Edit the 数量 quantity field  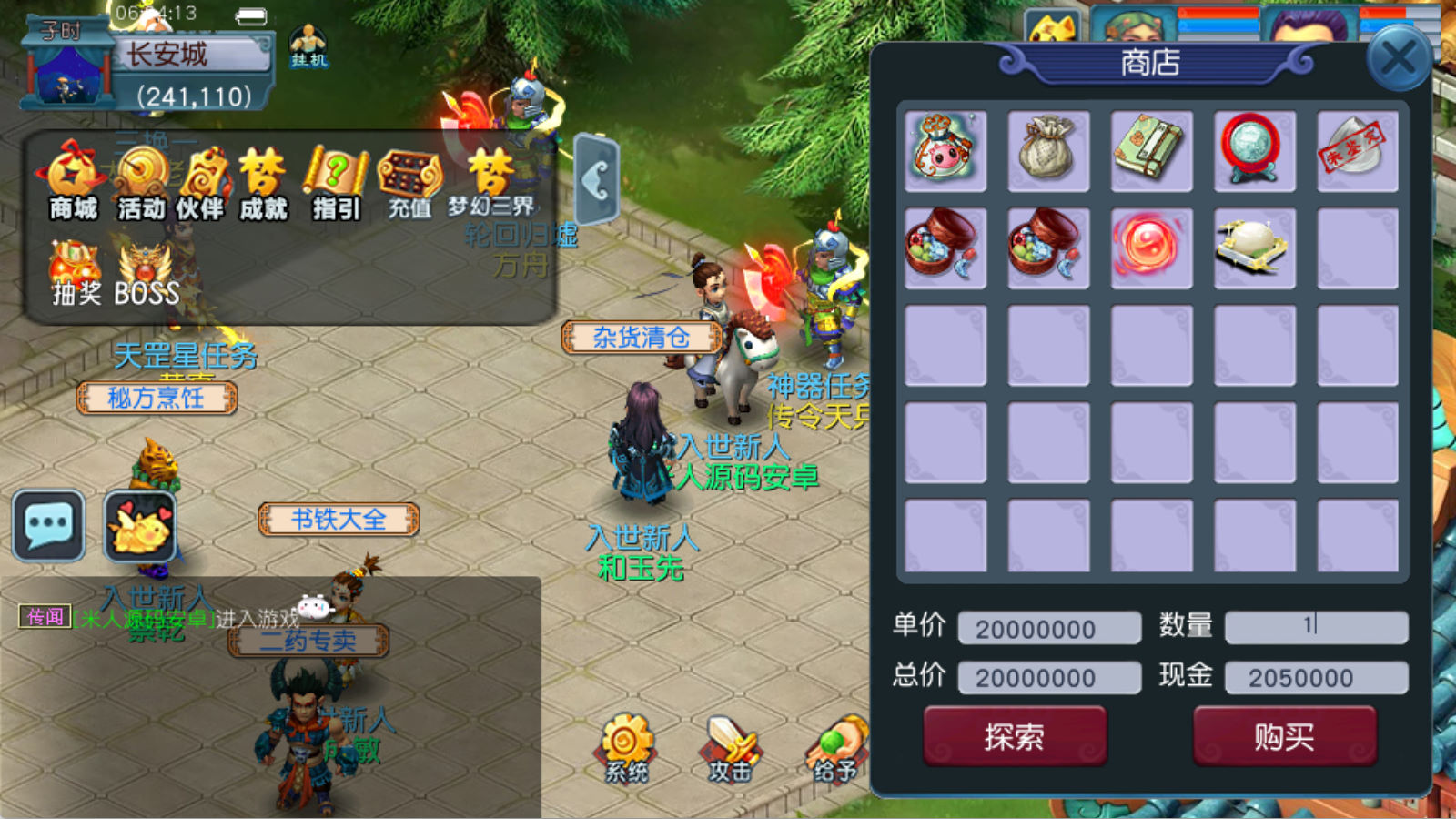point(1316,626)
